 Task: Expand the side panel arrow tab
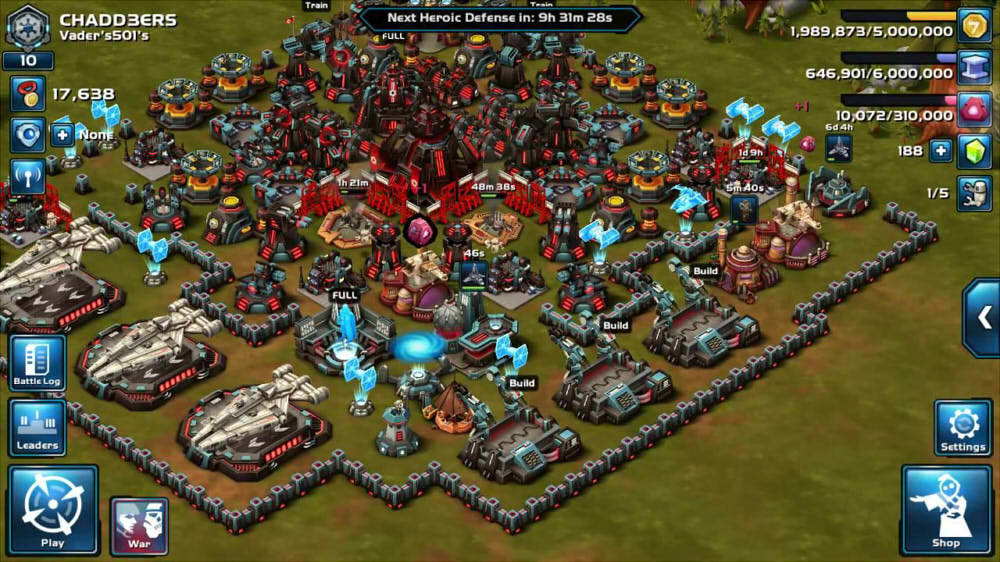click(x=983, y=318)
